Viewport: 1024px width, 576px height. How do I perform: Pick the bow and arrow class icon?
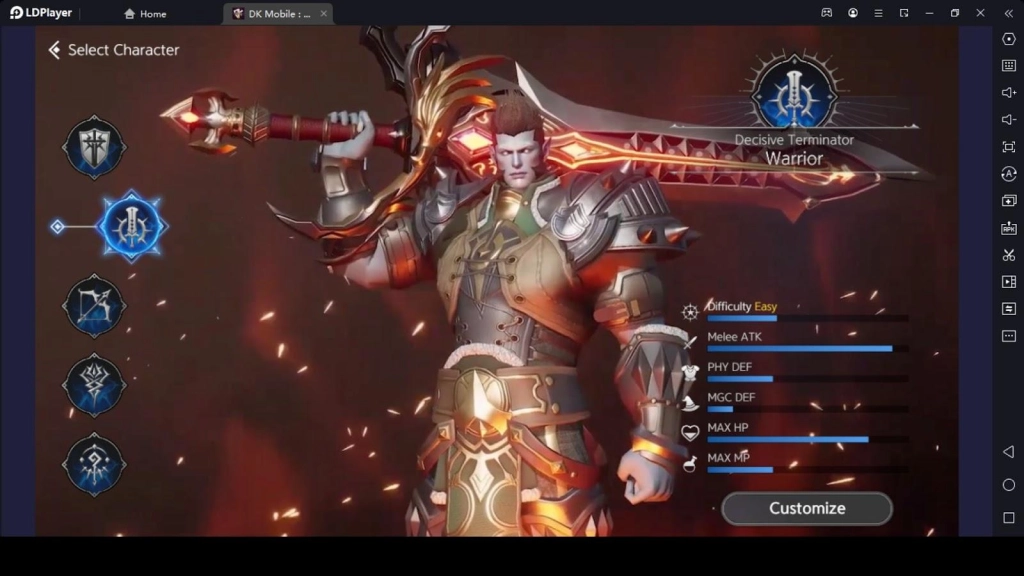click(94, 305)
